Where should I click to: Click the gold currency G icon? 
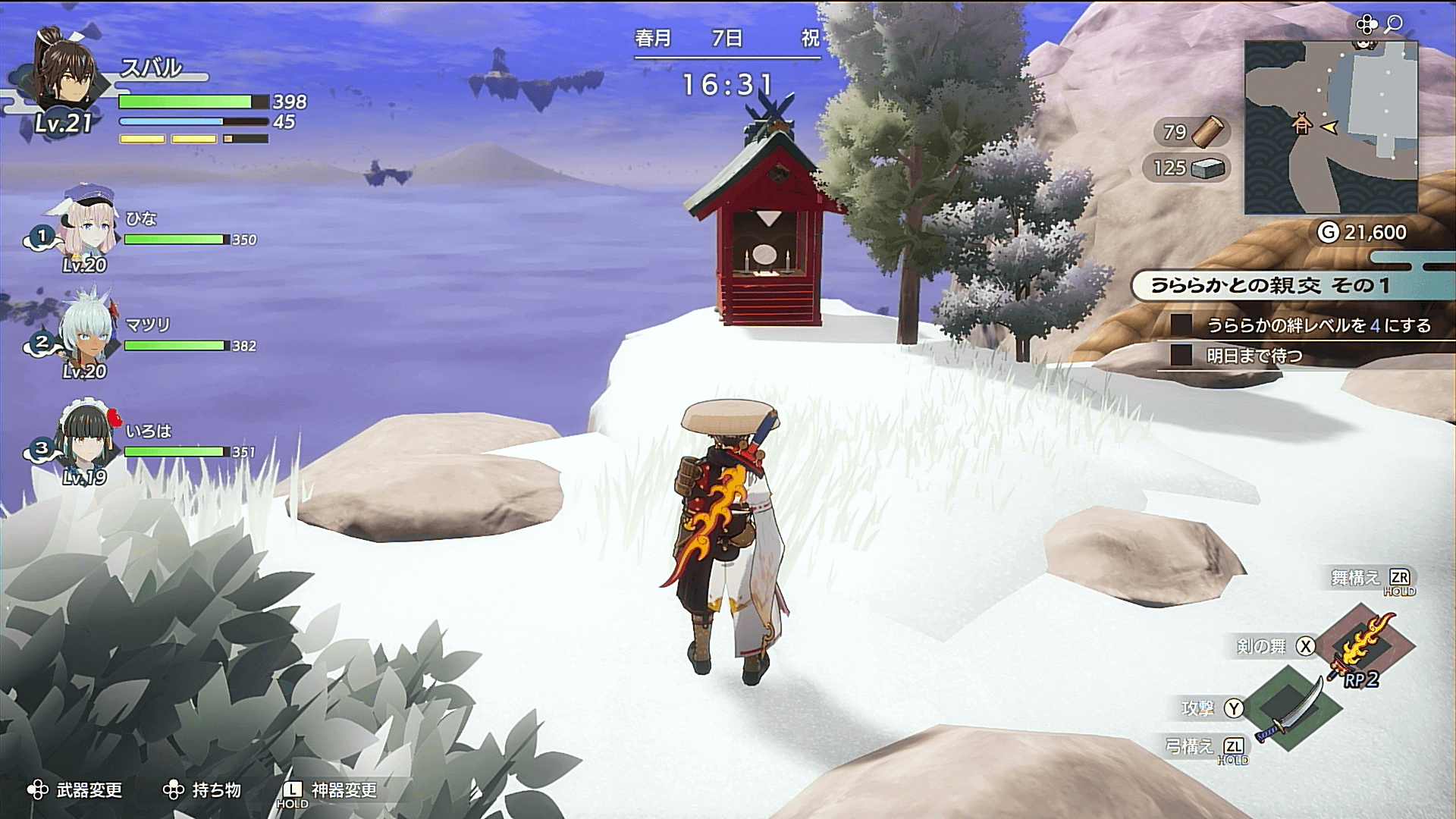point(1328,232)
